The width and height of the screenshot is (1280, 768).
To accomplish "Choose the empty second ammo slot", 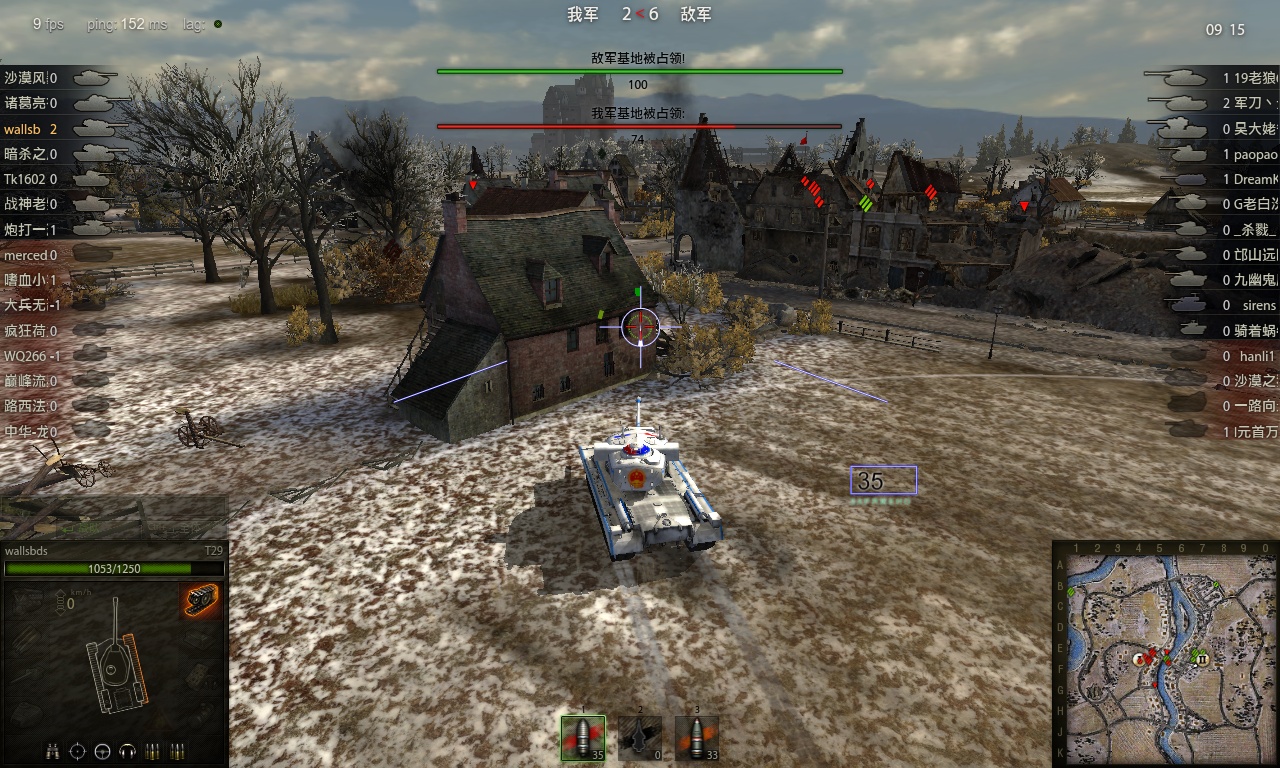I will (640, 738).
